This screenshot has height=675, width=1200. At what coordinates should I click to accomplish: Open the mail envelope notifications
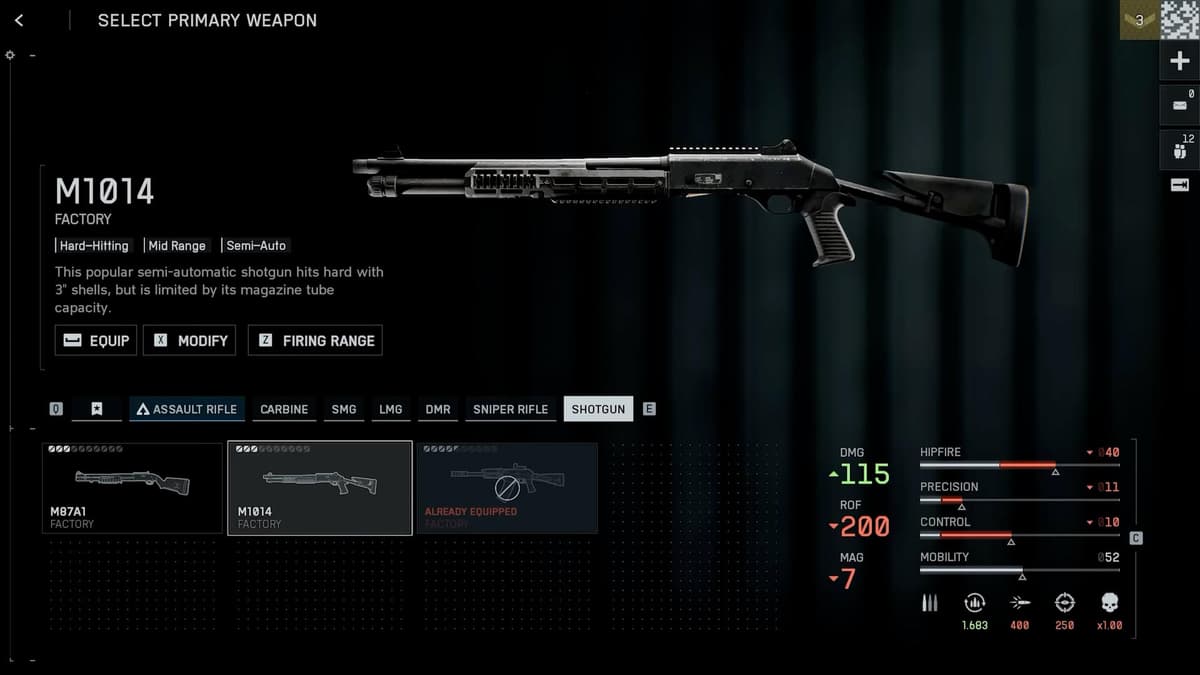pyautogui.click(x=1179, y=105)
